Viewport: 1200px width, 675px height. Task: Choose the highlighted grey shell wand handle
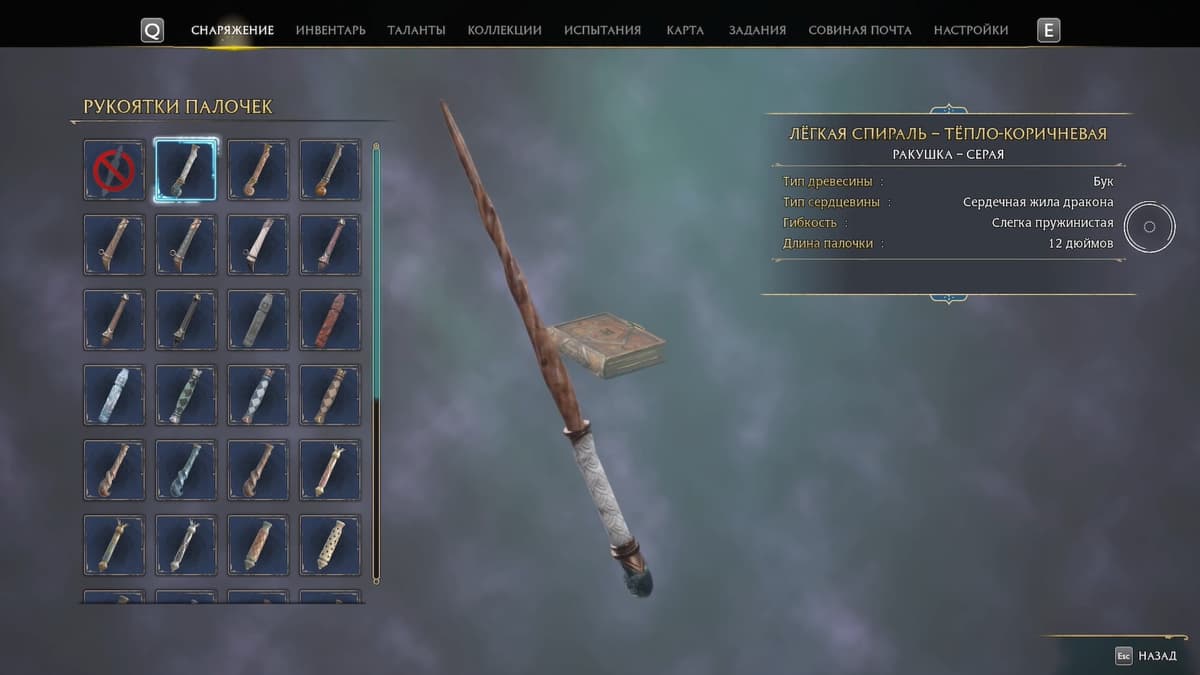(x=186, y=170)
